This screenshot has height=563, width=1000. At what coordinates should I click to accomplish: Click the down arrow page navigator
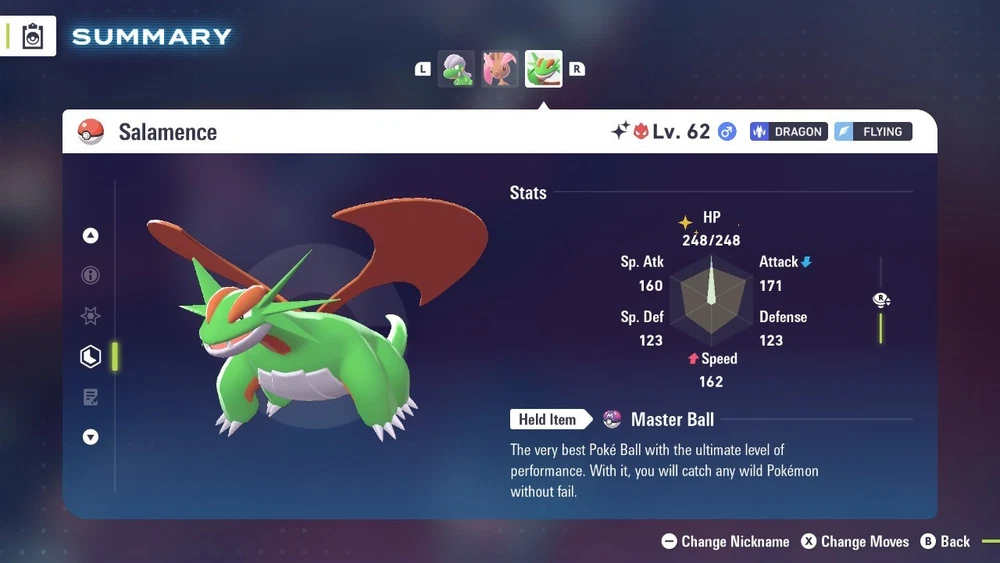[x=91, y=437]
